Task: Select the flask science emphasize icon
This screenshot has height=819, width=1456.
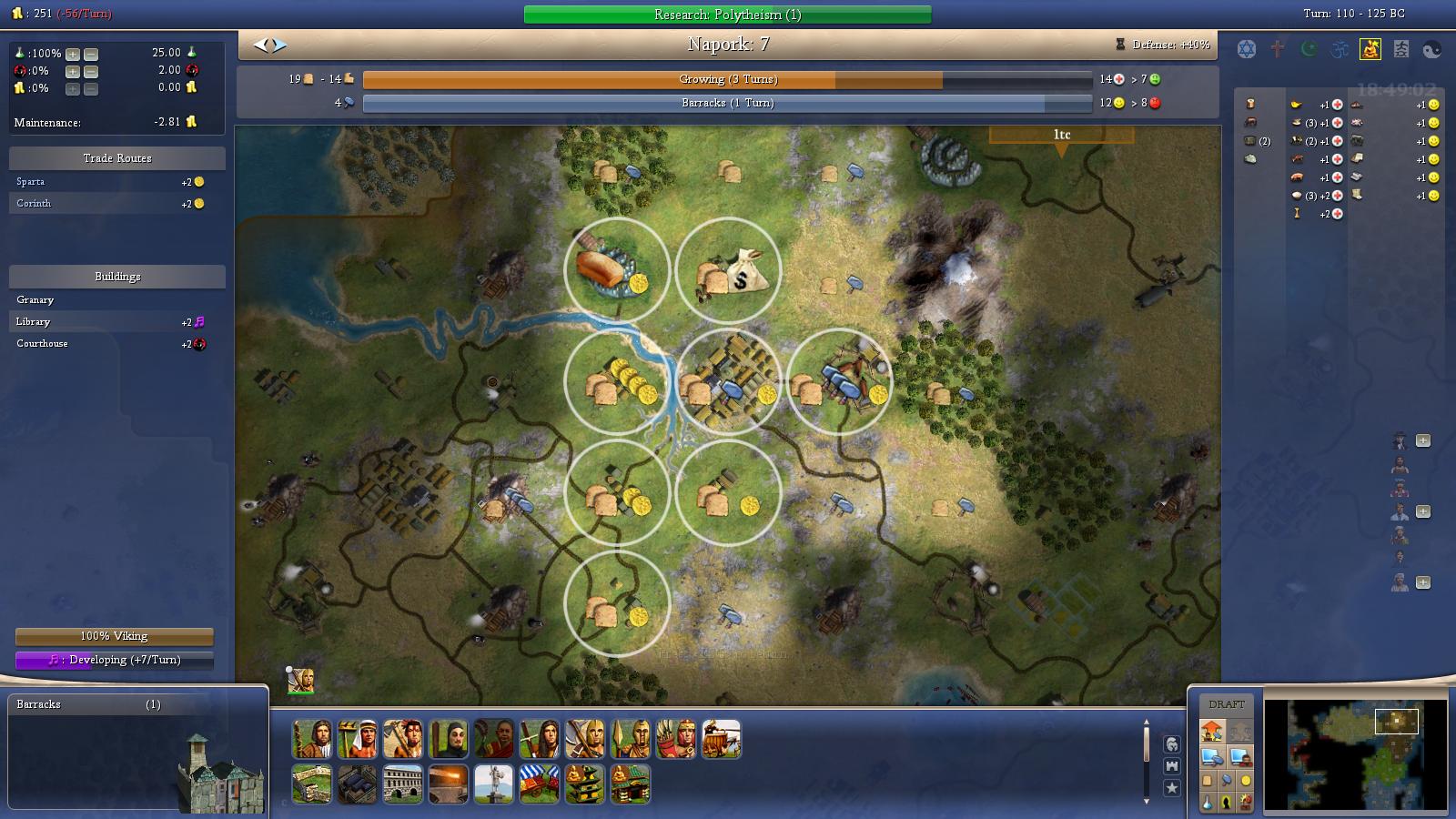Action: (x=1208, y=803)
